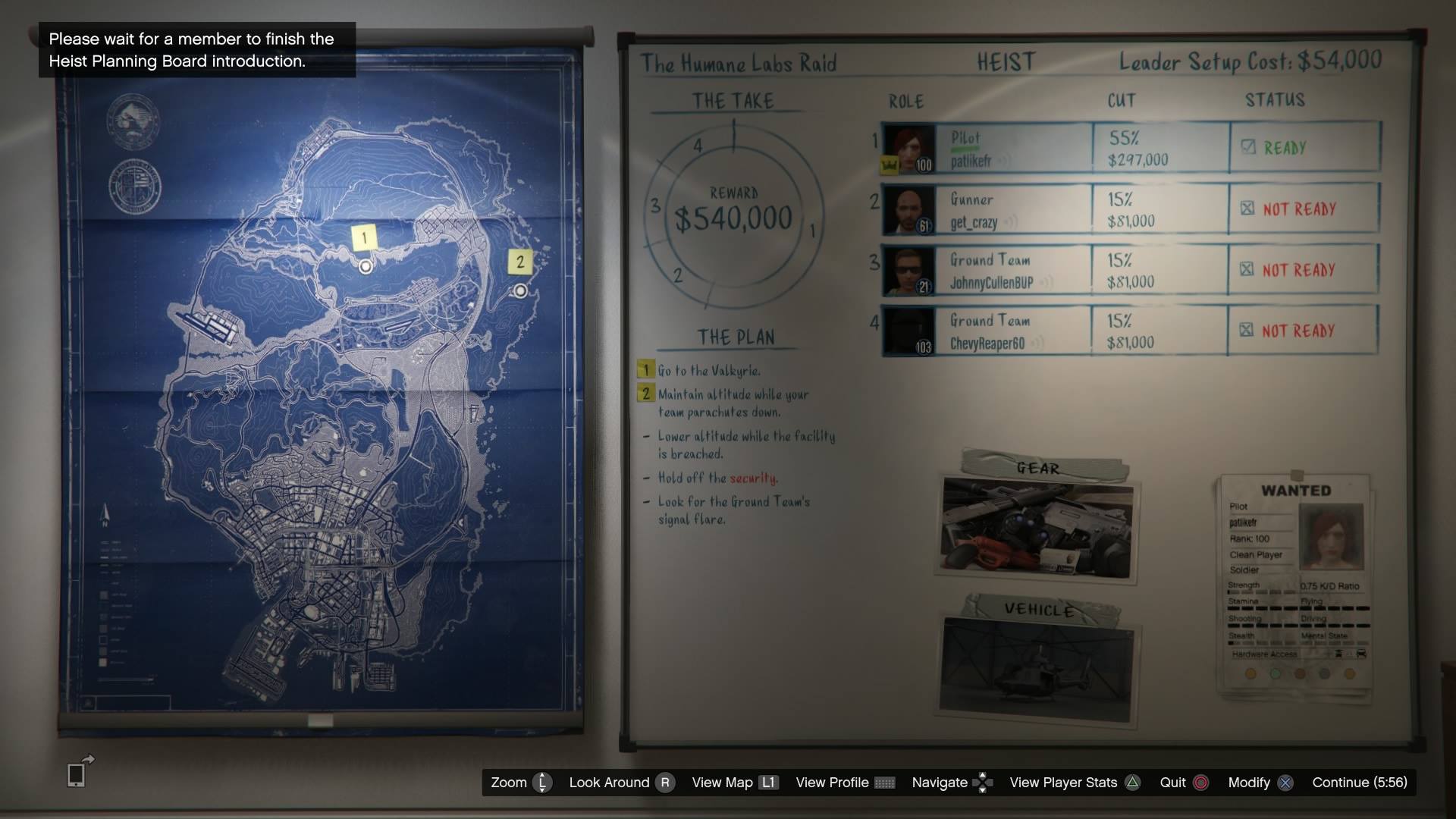
Task: Click the View Player Stats triangle icon
Action: [x=1132, y=783]
